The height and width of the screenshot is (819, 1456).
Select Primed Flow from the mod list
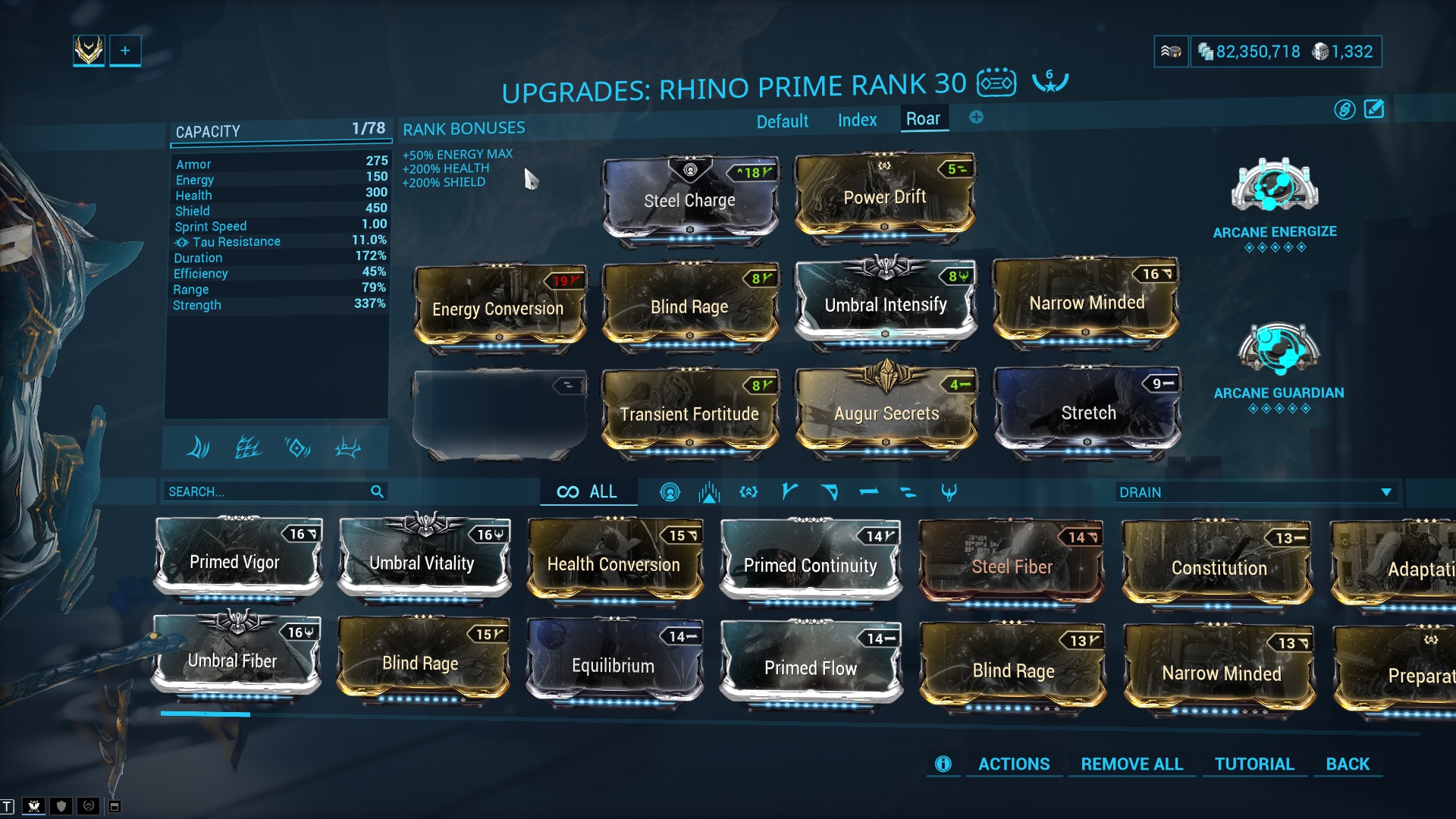coord(811,667)
